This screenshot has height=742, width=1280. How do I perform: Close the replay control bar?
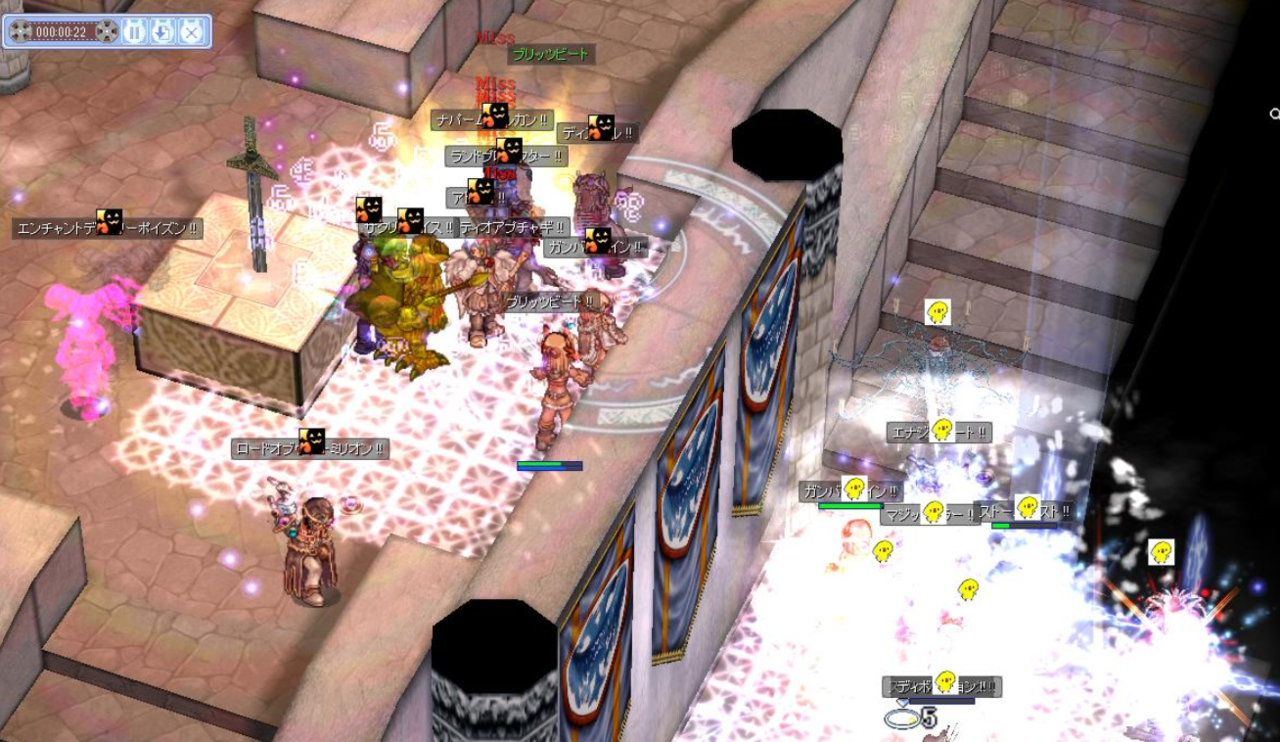coord(191,32)
